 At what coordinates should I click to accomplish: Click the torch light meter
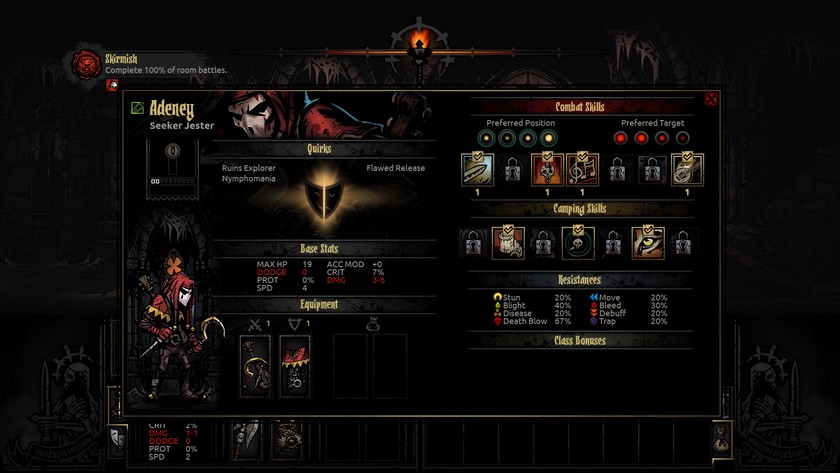pyautogui.click(x=420, y=42)
